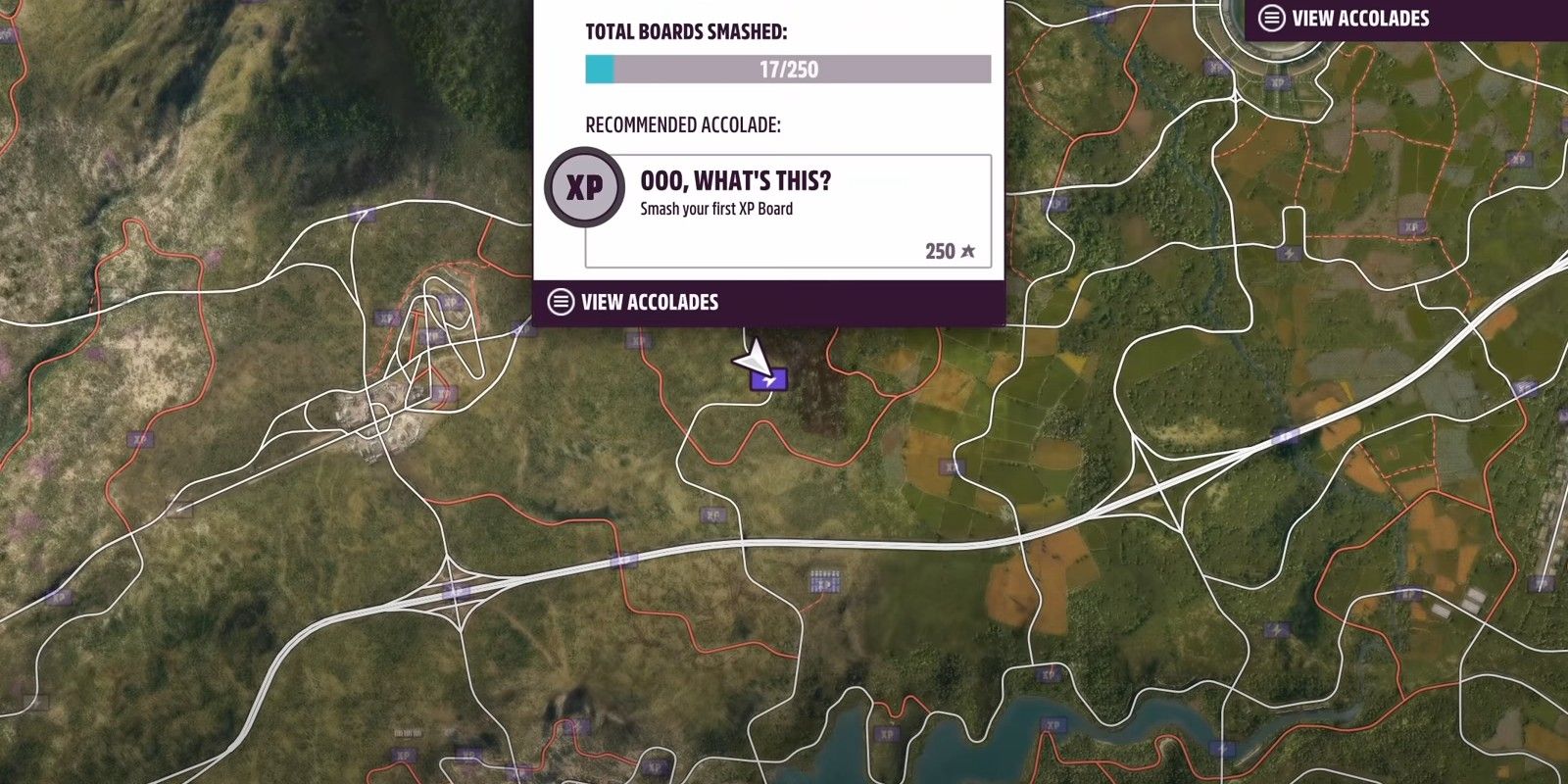This screenshot has height=784, width=1568.
Task: Select the XP board on the highway interchange
Action: tap(456, 591)
